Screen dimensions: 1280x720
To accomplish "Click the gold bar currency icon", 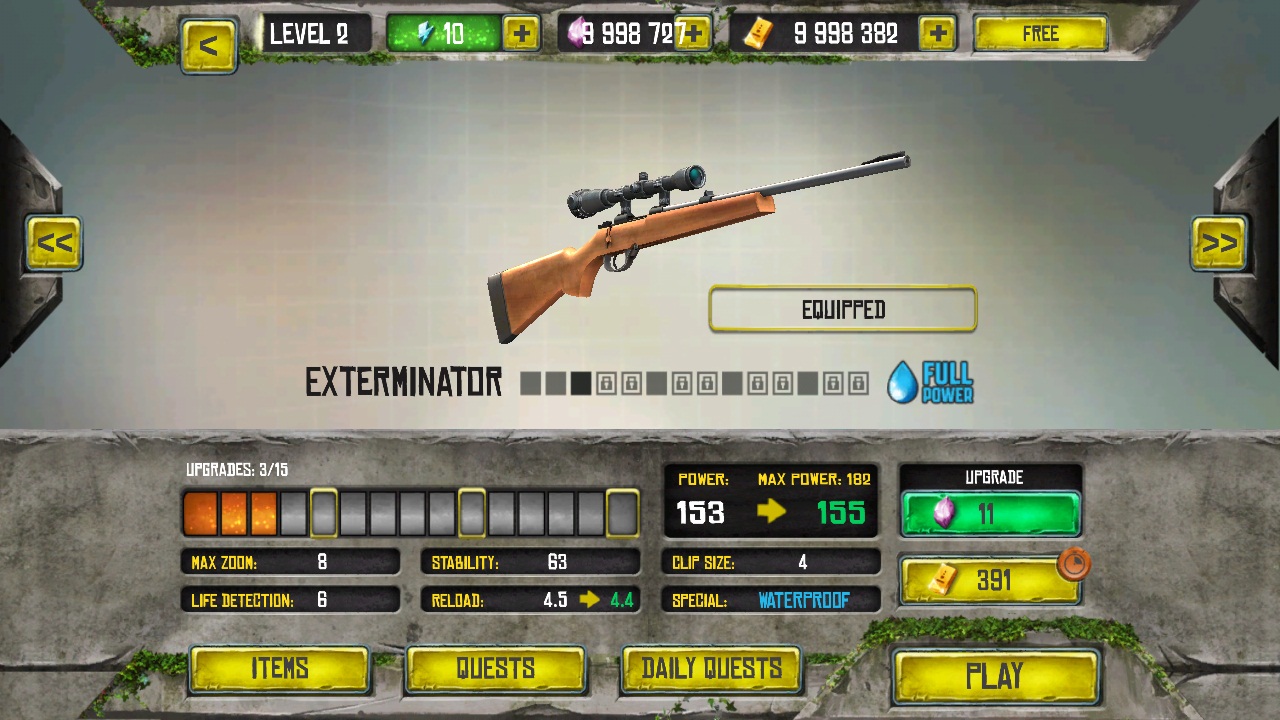I will pyautogui.click(x=757, y=34).
